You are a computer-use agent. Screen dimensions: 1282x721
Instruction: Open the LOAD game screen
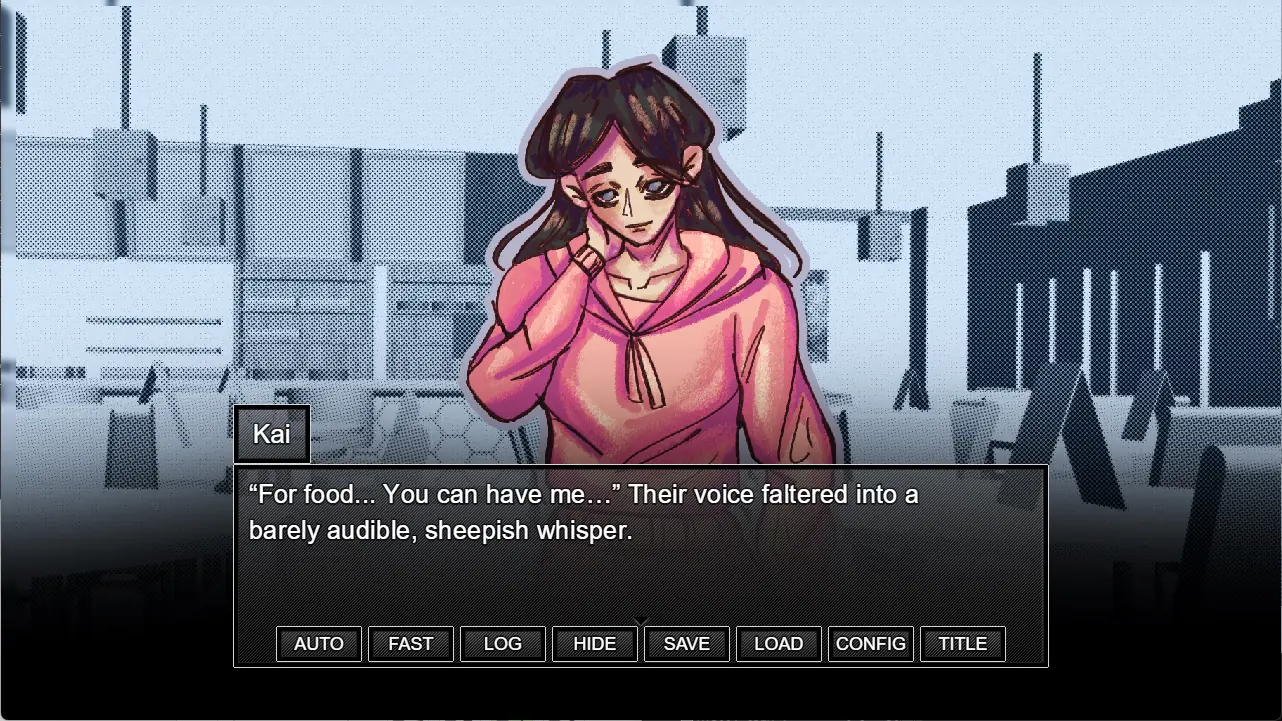tap(779, 644)
